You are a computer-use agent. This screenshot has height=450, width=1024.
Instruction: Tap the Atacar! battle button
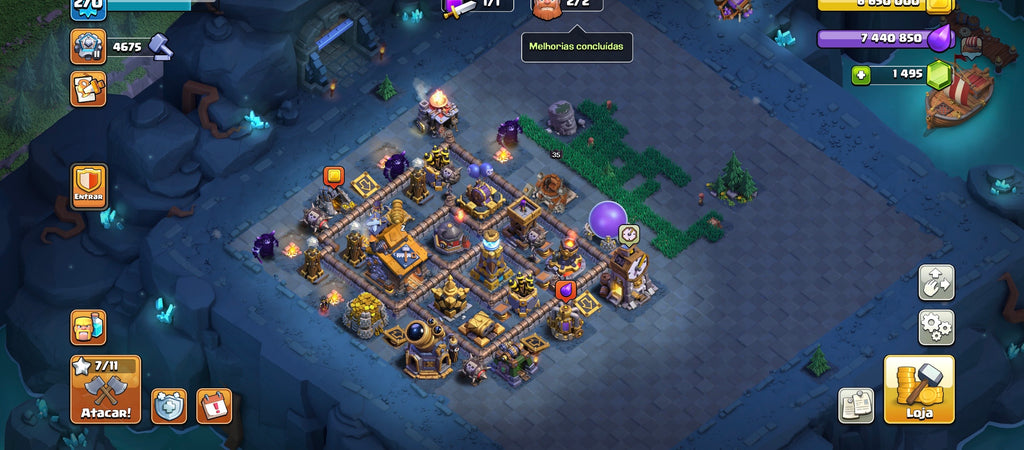[105, 390]
